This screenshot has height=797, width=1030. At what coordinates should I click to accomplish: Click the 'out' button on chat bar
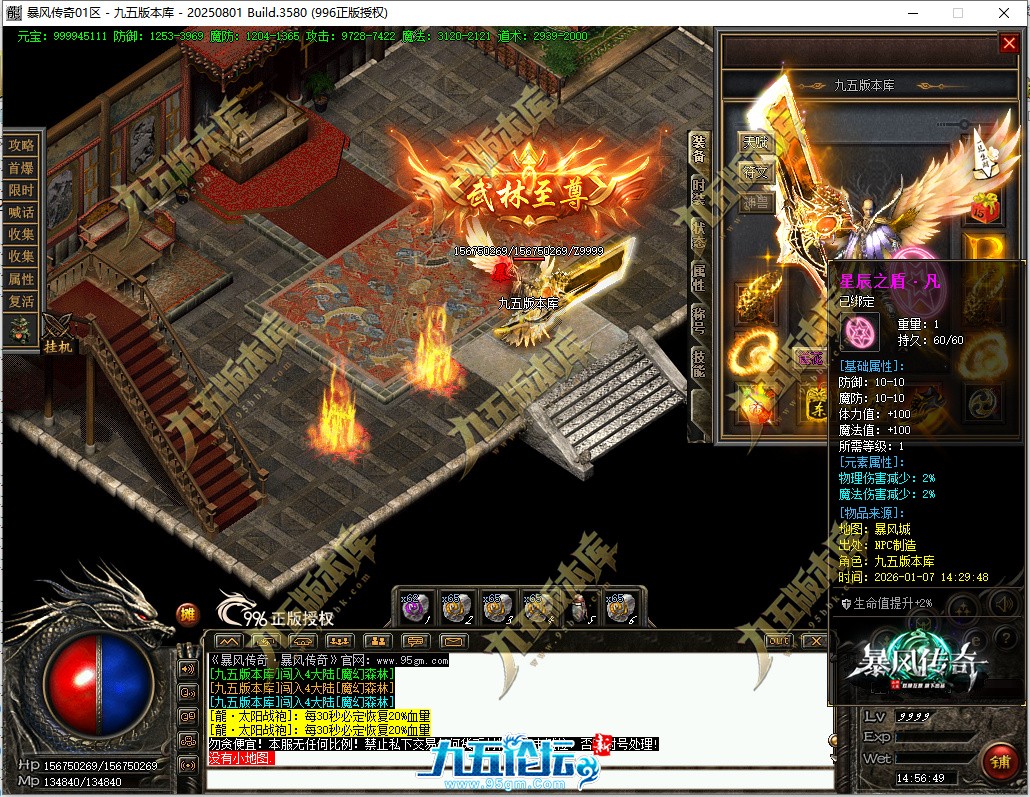[x=779, y=640]
